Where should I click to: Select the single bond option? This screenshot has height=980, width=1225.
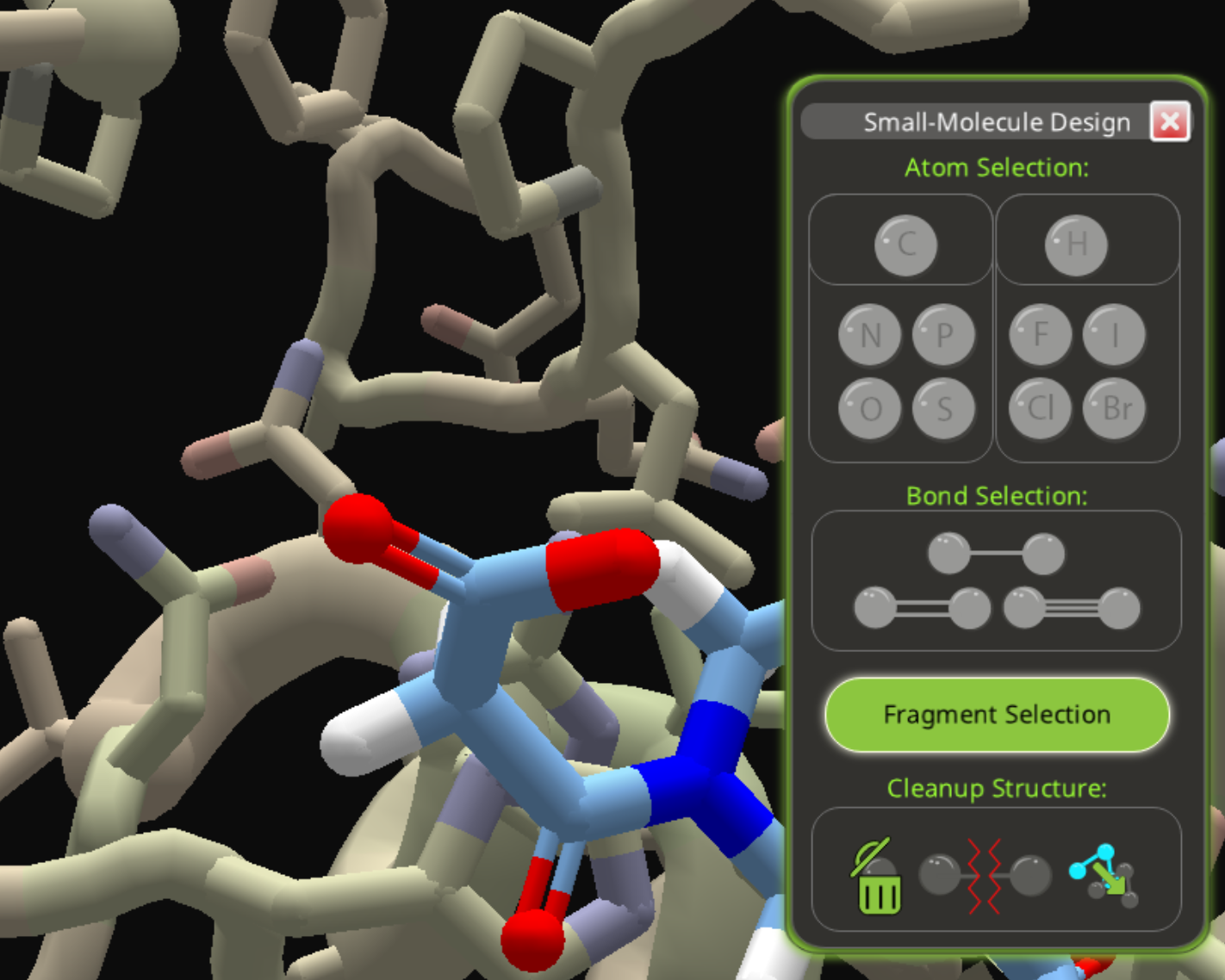996,554
